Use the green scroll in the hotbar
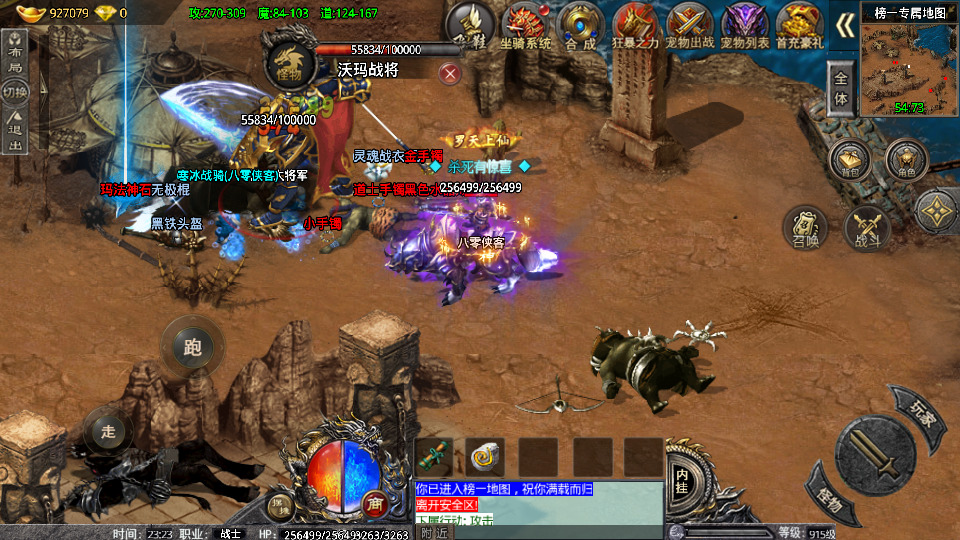This screenshot has height=540, width=960. 435,457
